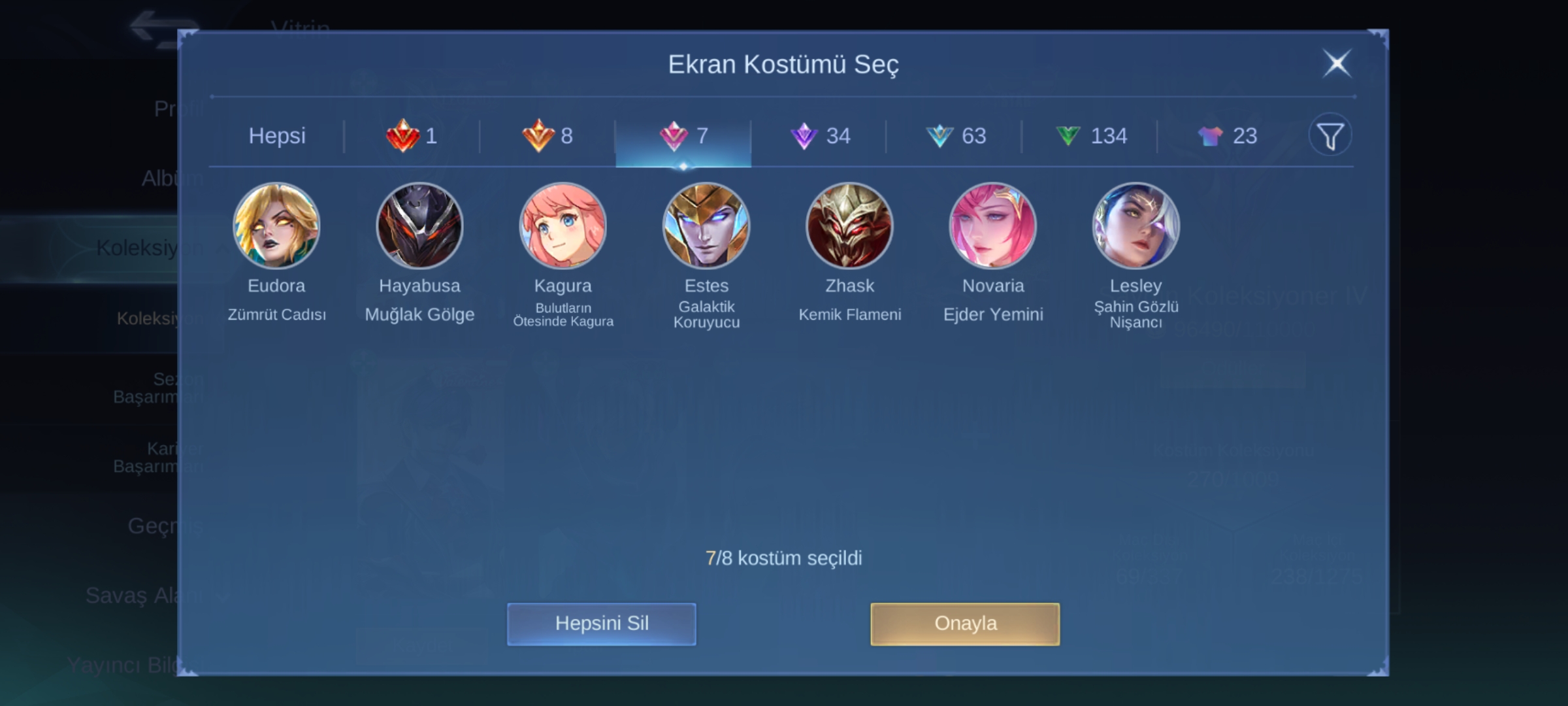The width and height of the screenshot is (1568, 706).
Task: Open the funnel filter button
Action: (x=1330, y=135)
